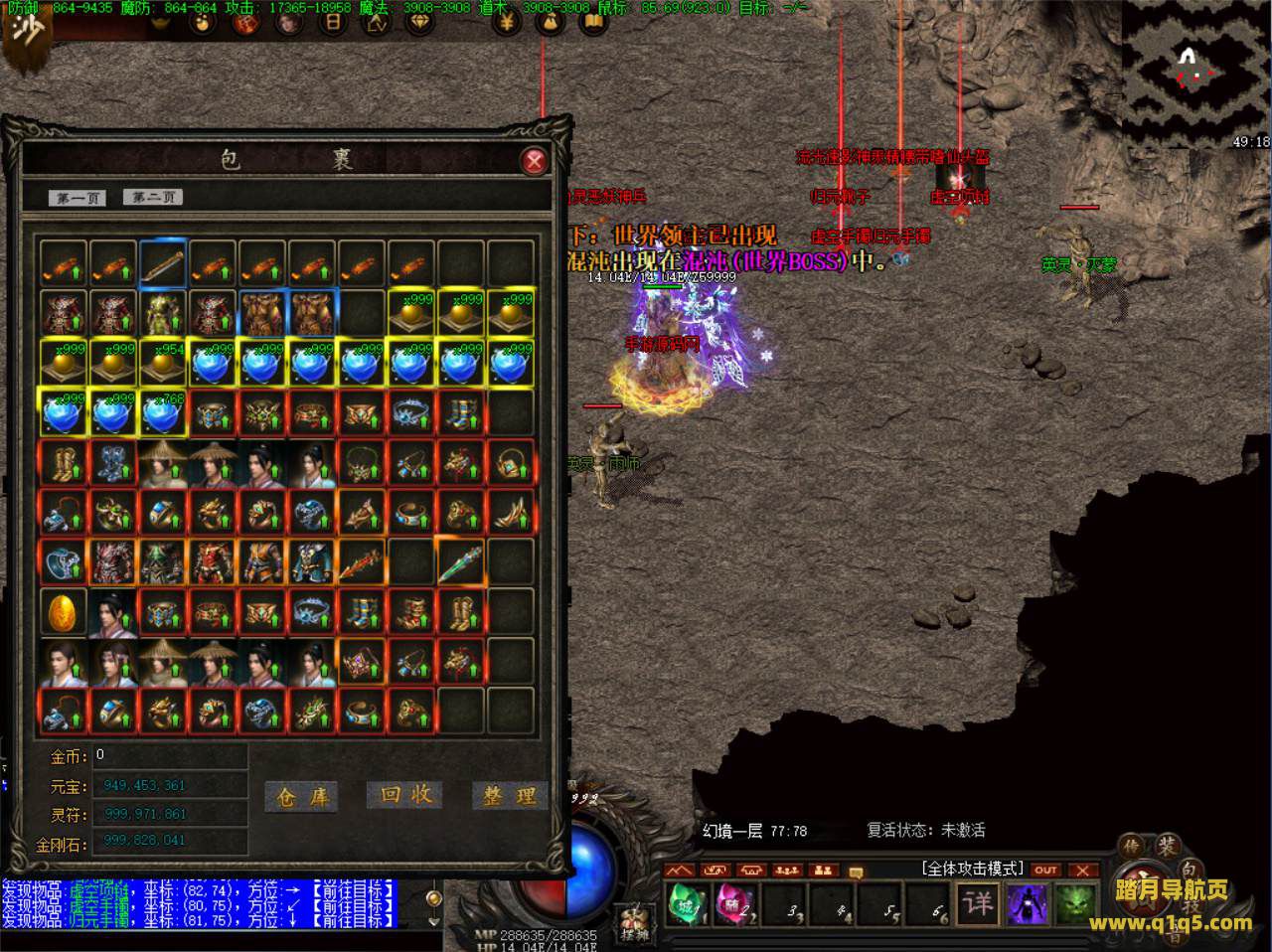Use the pink potion in hotbar slot 2

pos(734,905)
